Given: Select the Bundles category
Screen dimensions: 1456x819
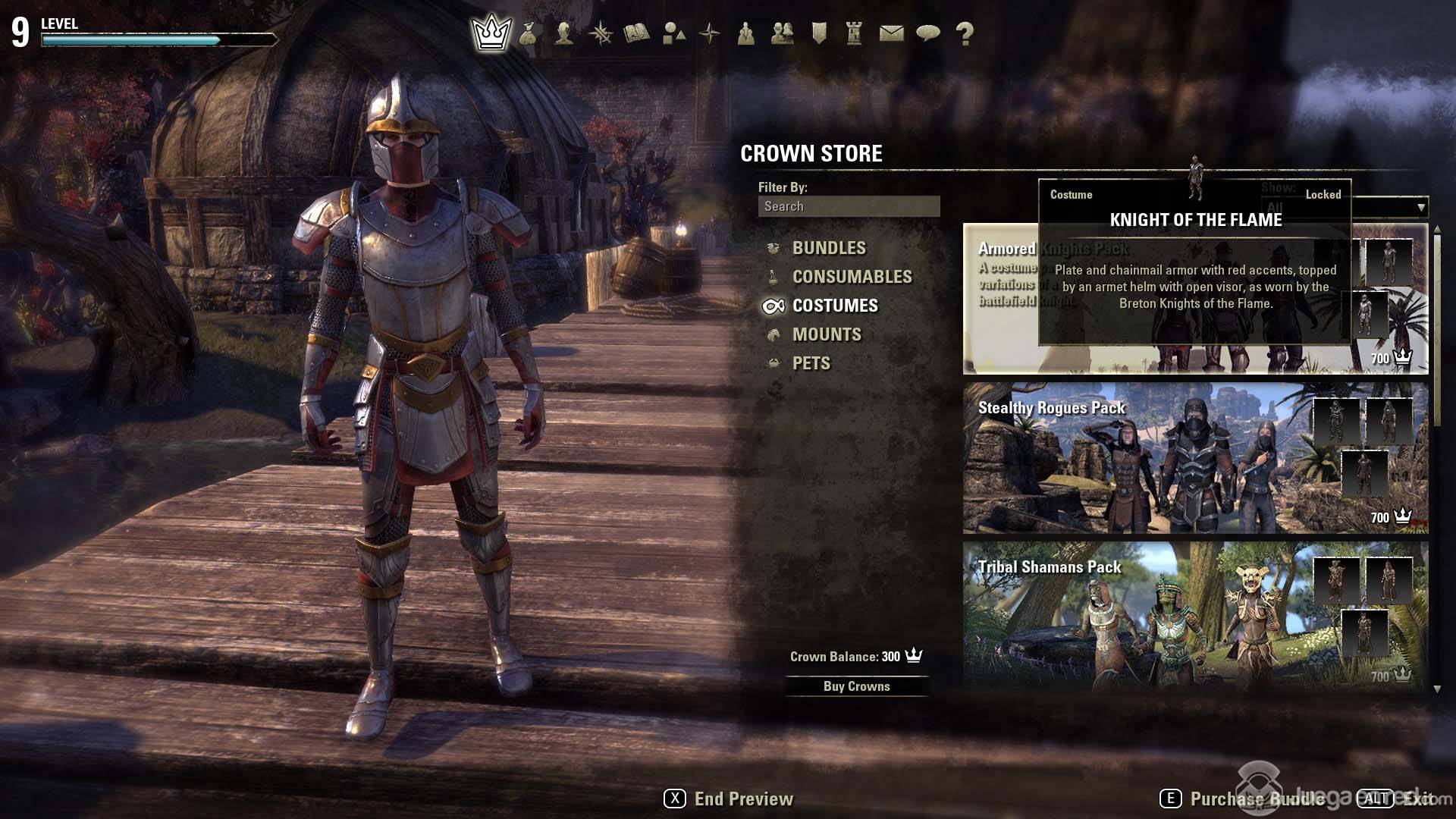Looking at the screenshot, I should [x=828, y=248].
